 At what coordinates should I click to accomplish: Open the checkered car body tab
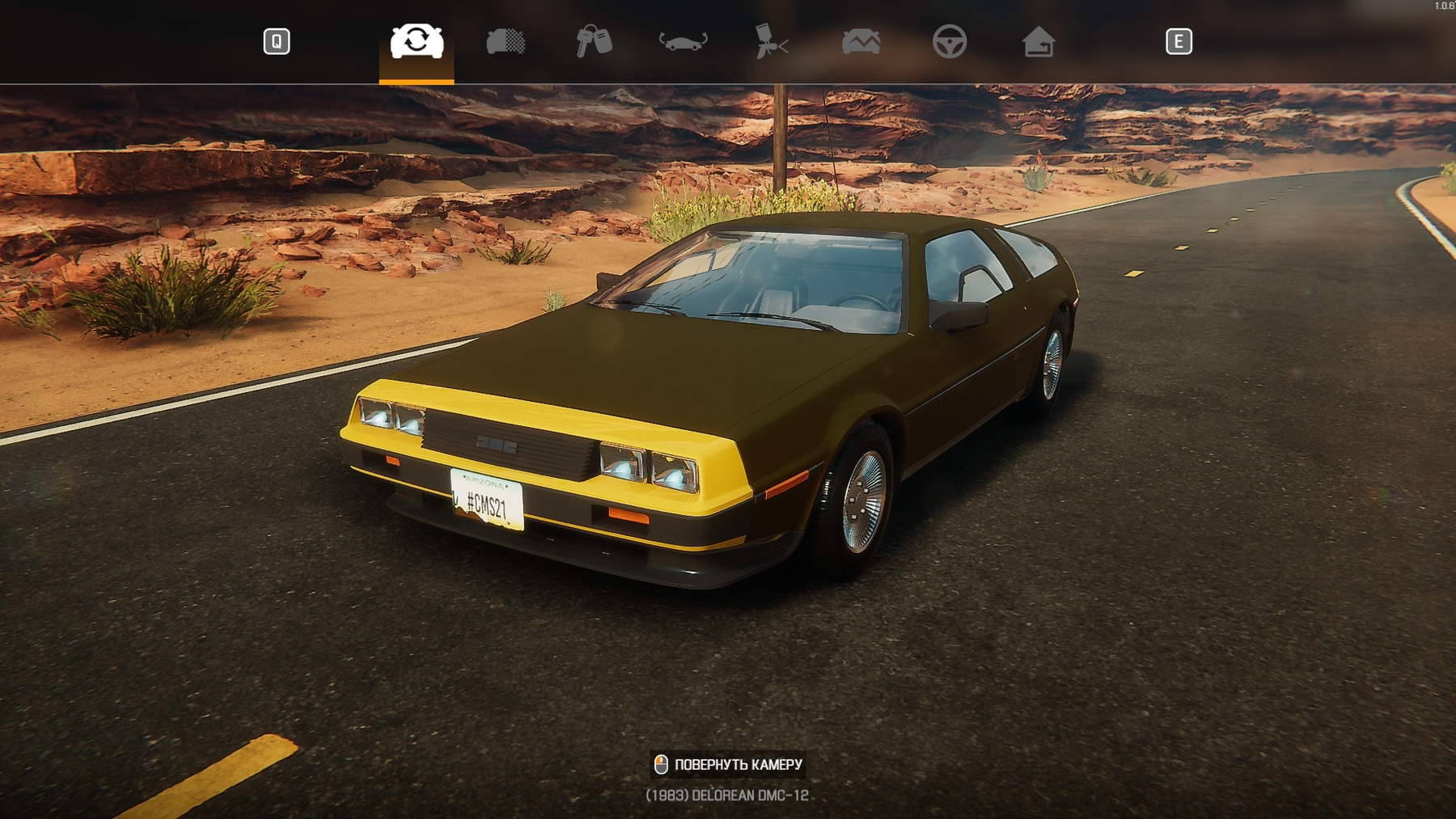point(506,41)
